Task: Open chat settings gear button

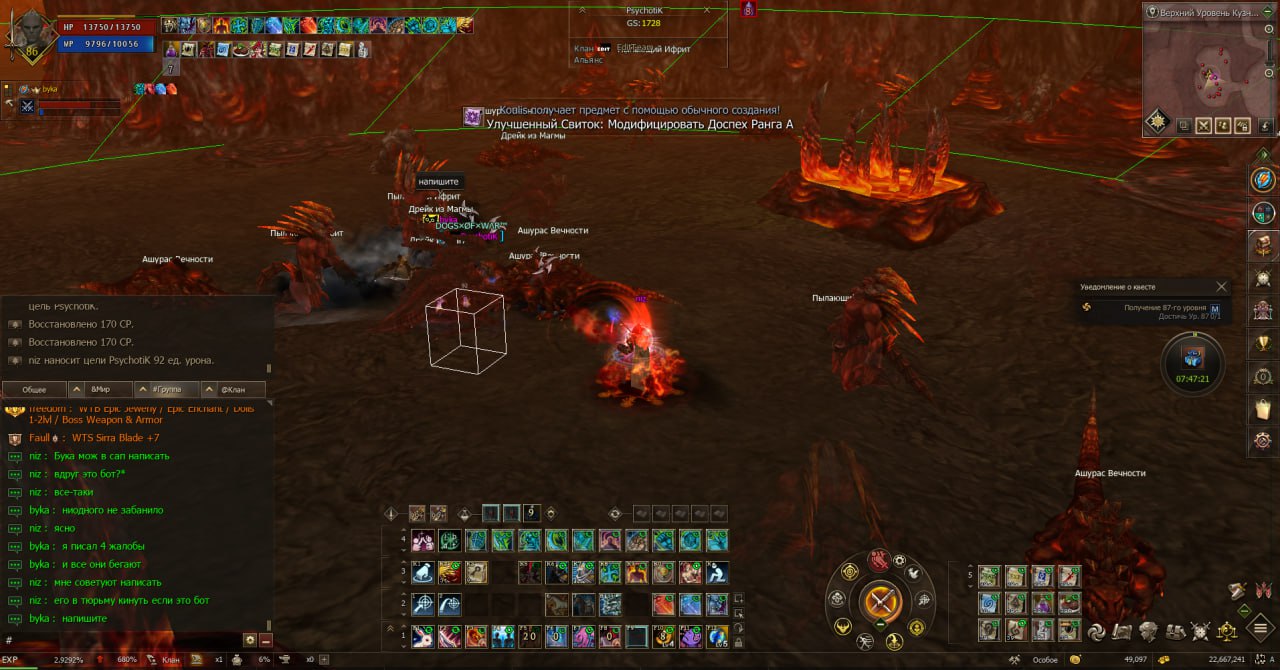Action: tap(249, 640)
